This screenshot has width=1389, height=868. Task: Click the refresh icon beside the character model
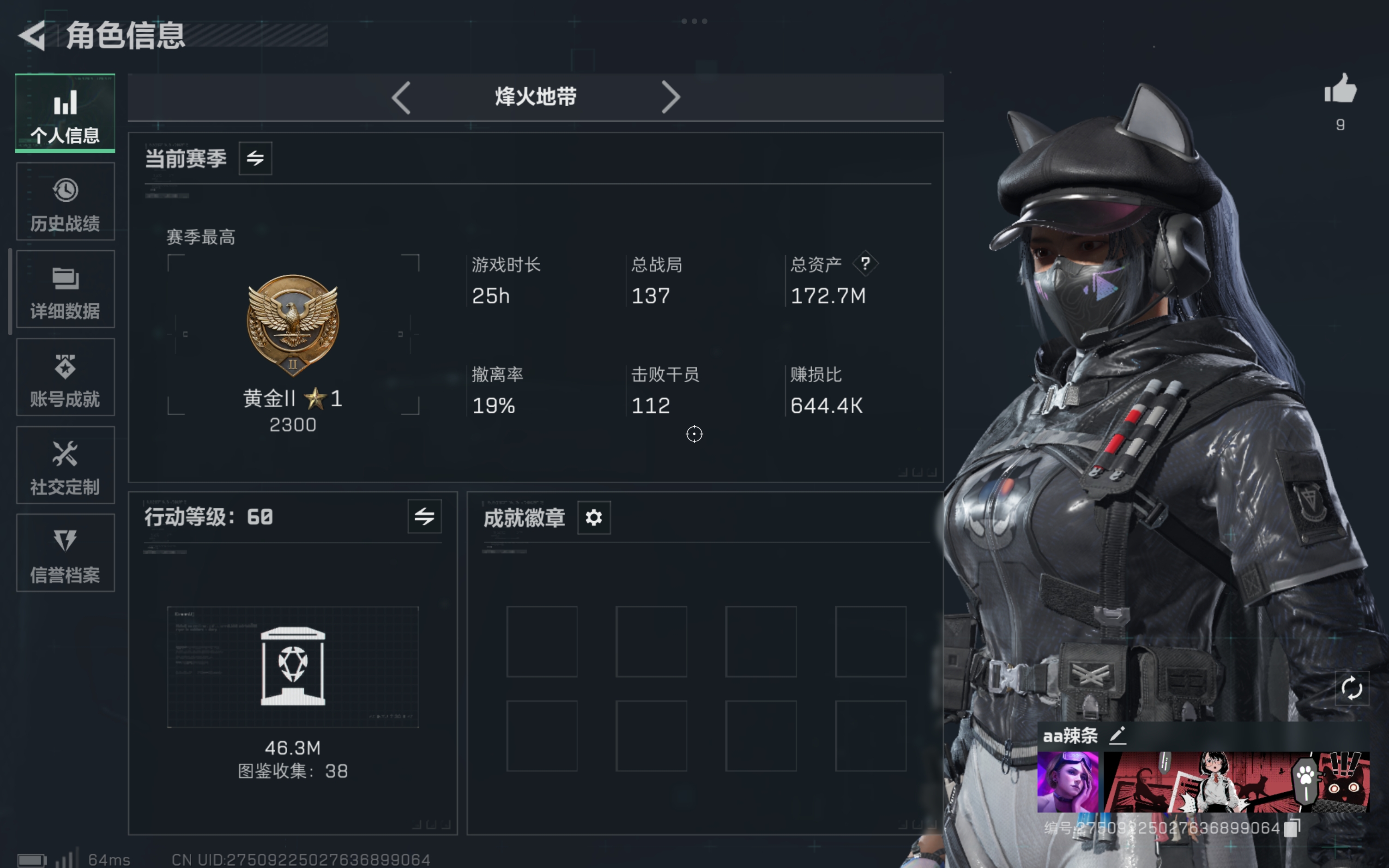[1353, 688]
